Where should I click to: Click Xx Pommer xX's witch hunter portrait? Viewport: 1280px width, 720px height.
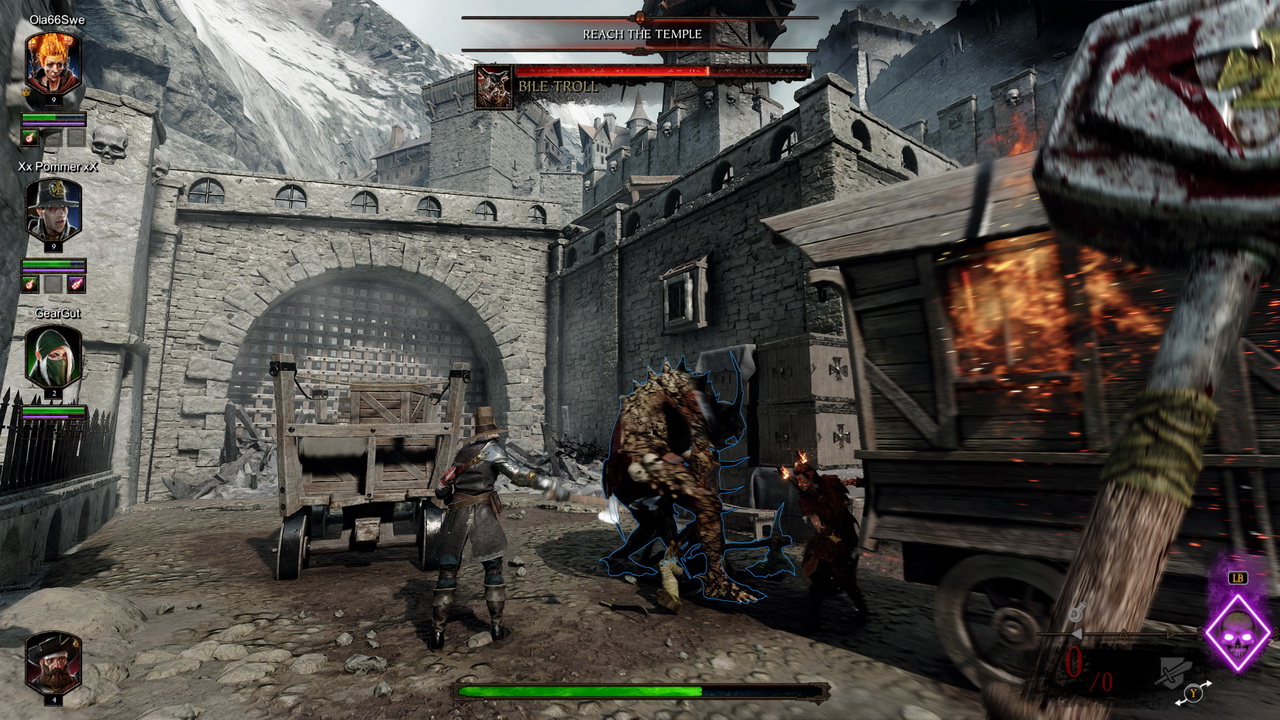tap(53, 211)
